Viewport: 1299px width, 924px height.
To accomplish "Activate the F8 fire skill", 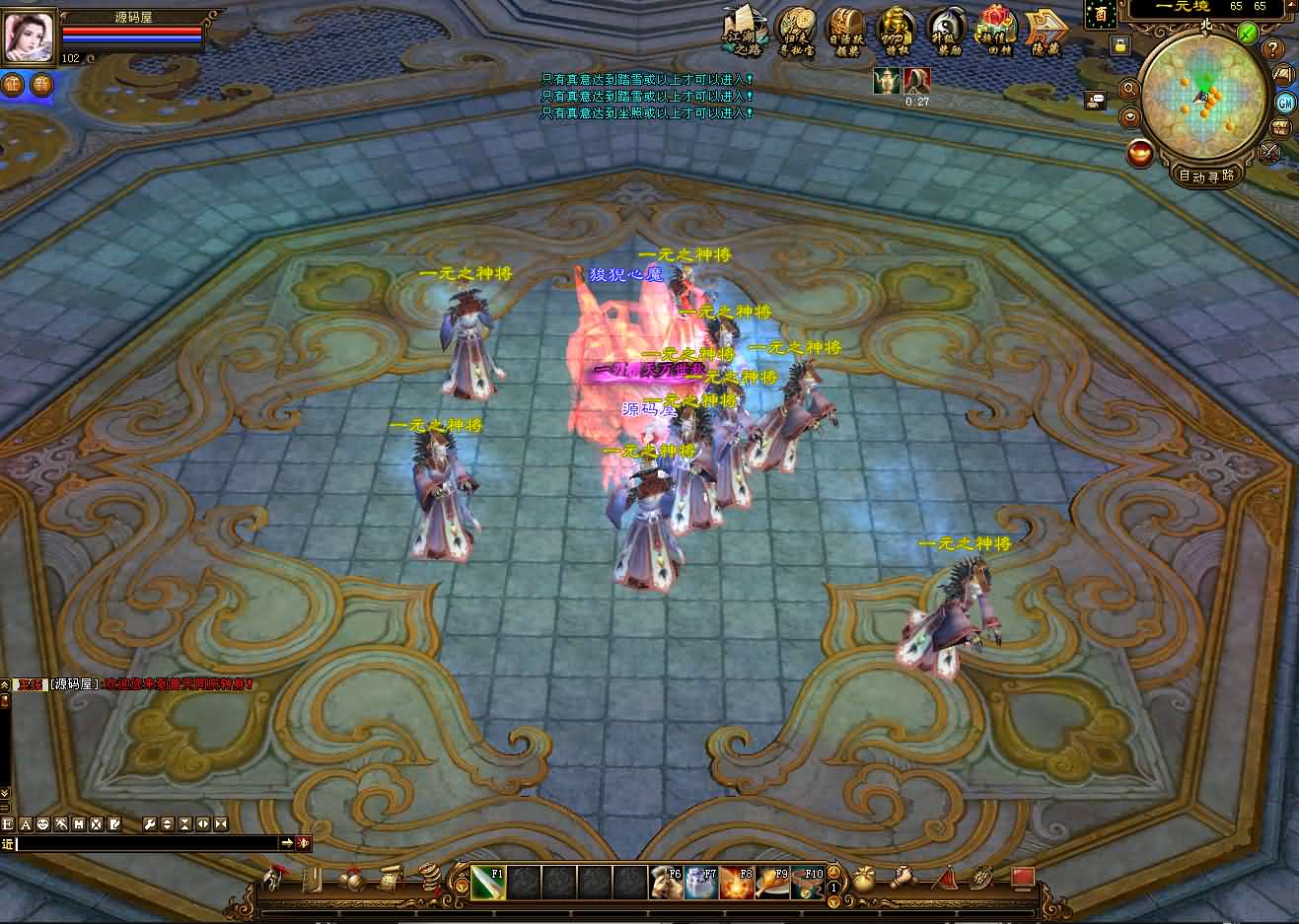I will tap(736, 882).
